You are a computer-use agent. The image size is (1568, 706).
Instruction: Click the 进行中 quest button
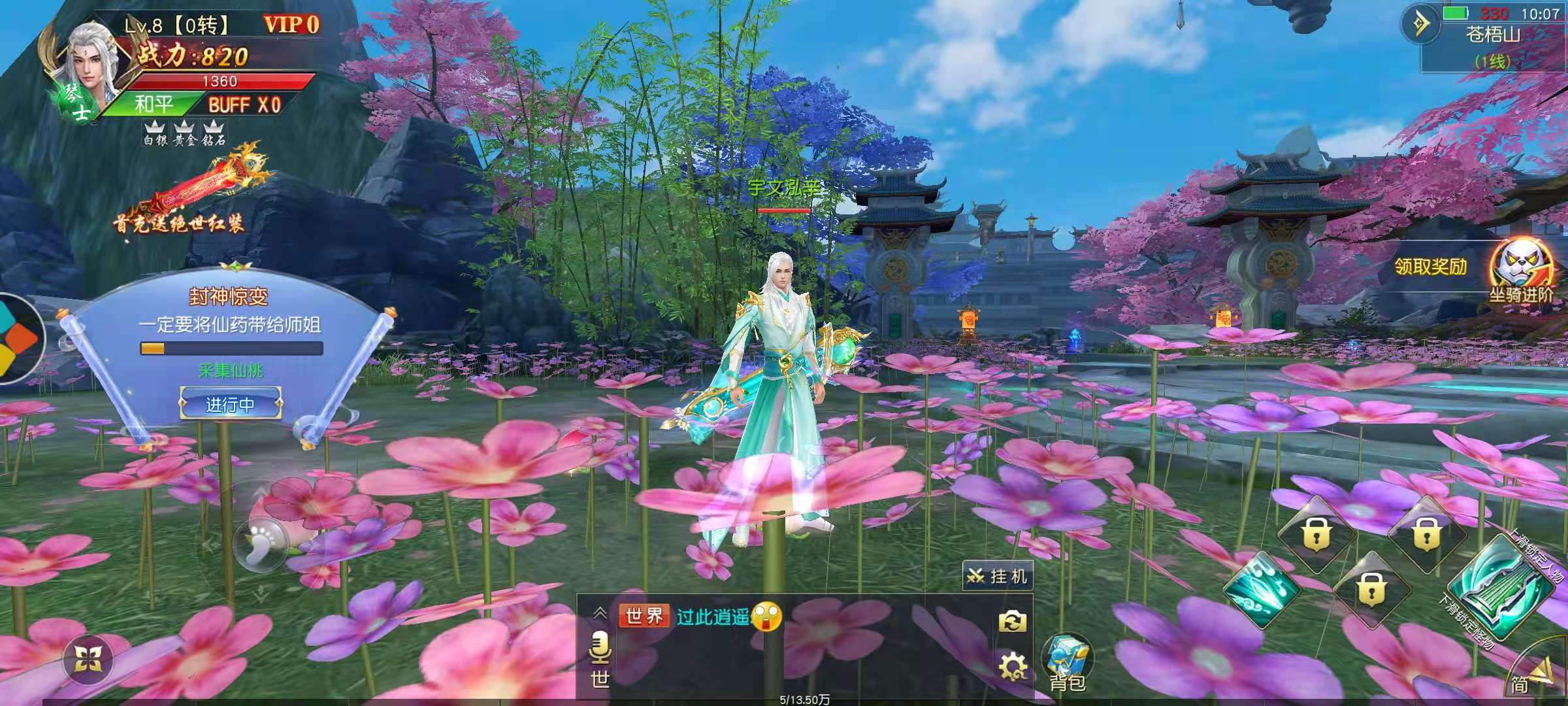coord(231,405)
